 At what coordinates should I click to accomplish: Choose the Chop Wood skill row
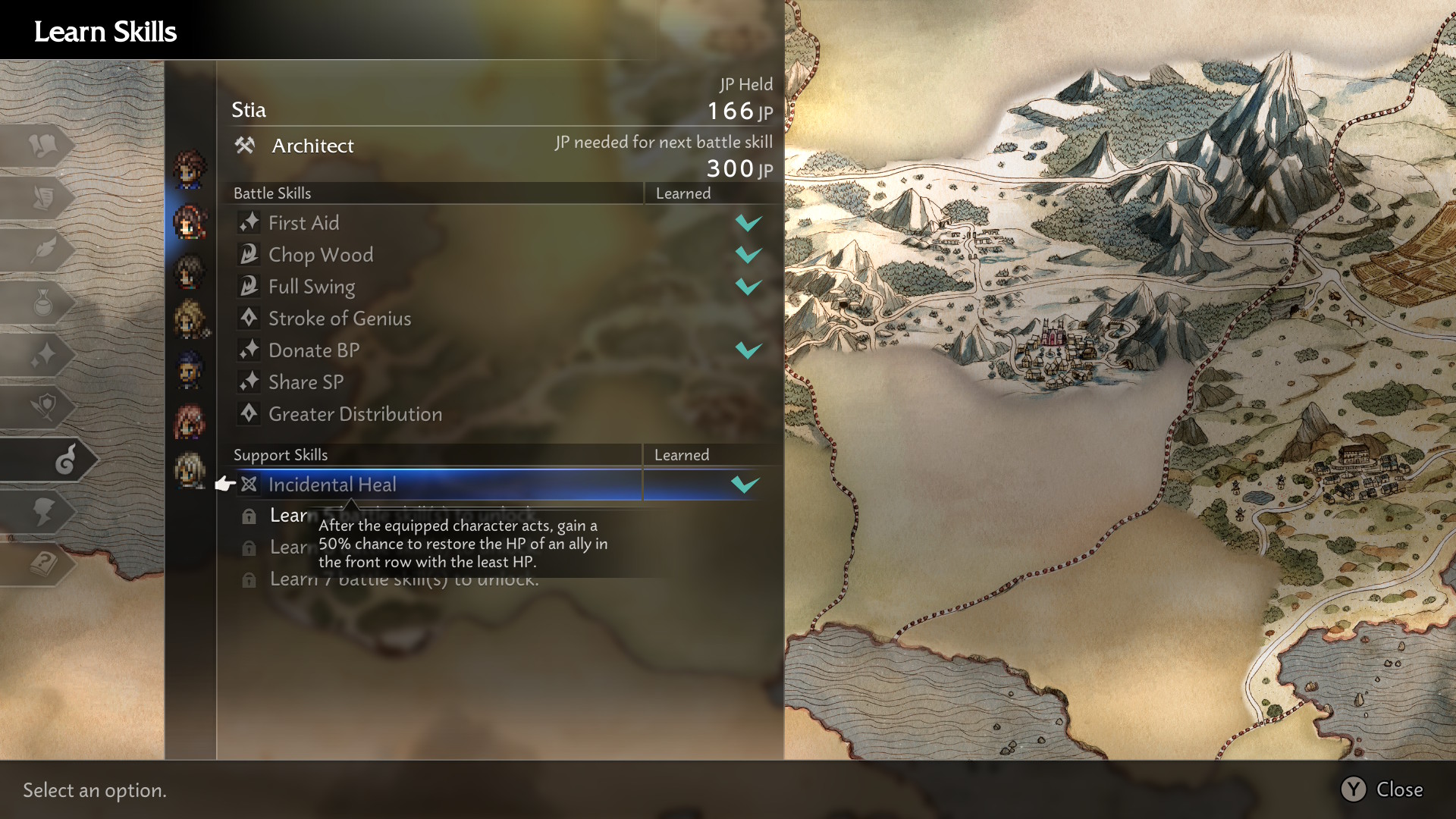(x=320, y=255)
